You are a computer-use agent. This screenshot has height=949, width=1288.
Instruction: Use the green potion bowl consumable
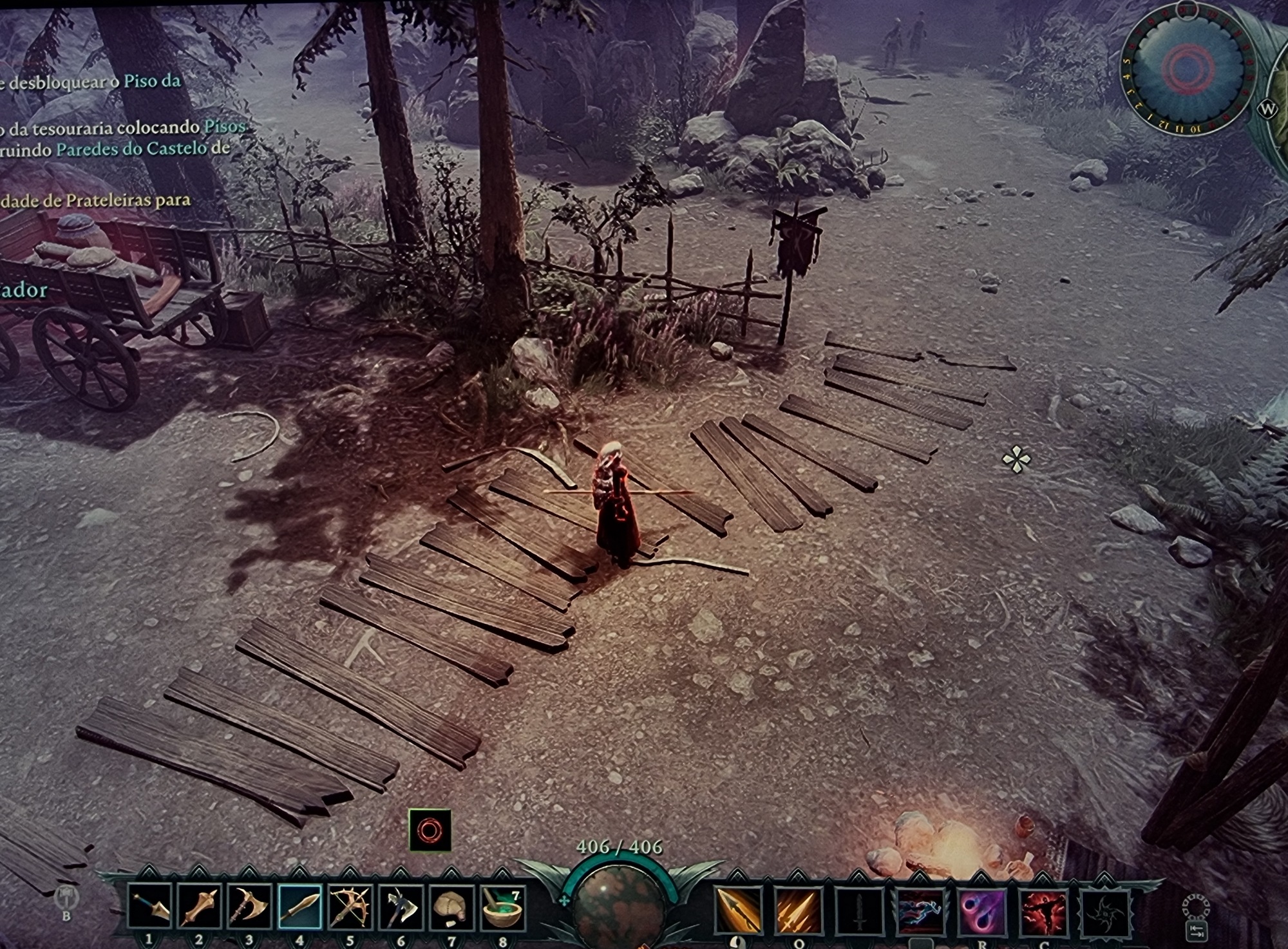[502, 907]
